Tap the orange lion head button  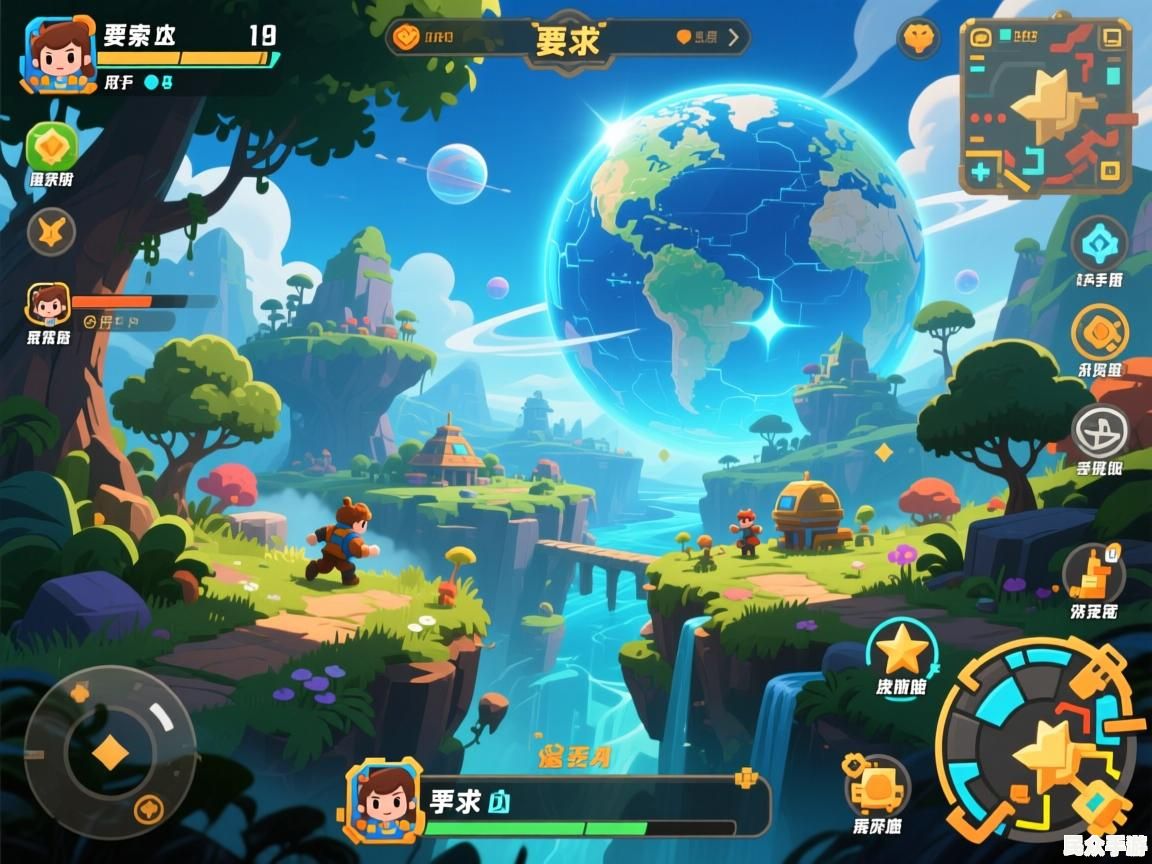[x=918, y=40]
